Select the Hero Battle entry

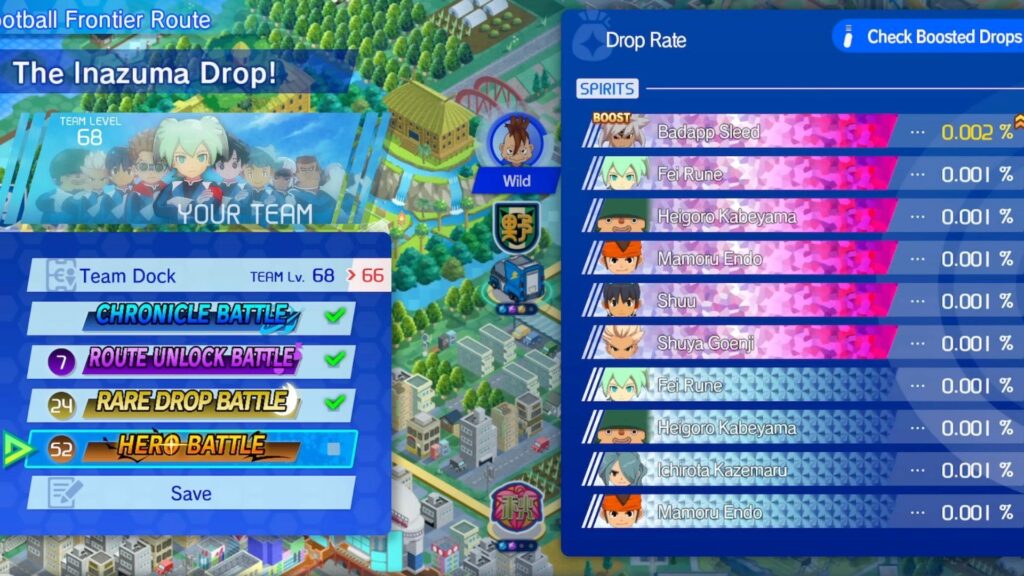pyautogui.click(x=193, y=448)
